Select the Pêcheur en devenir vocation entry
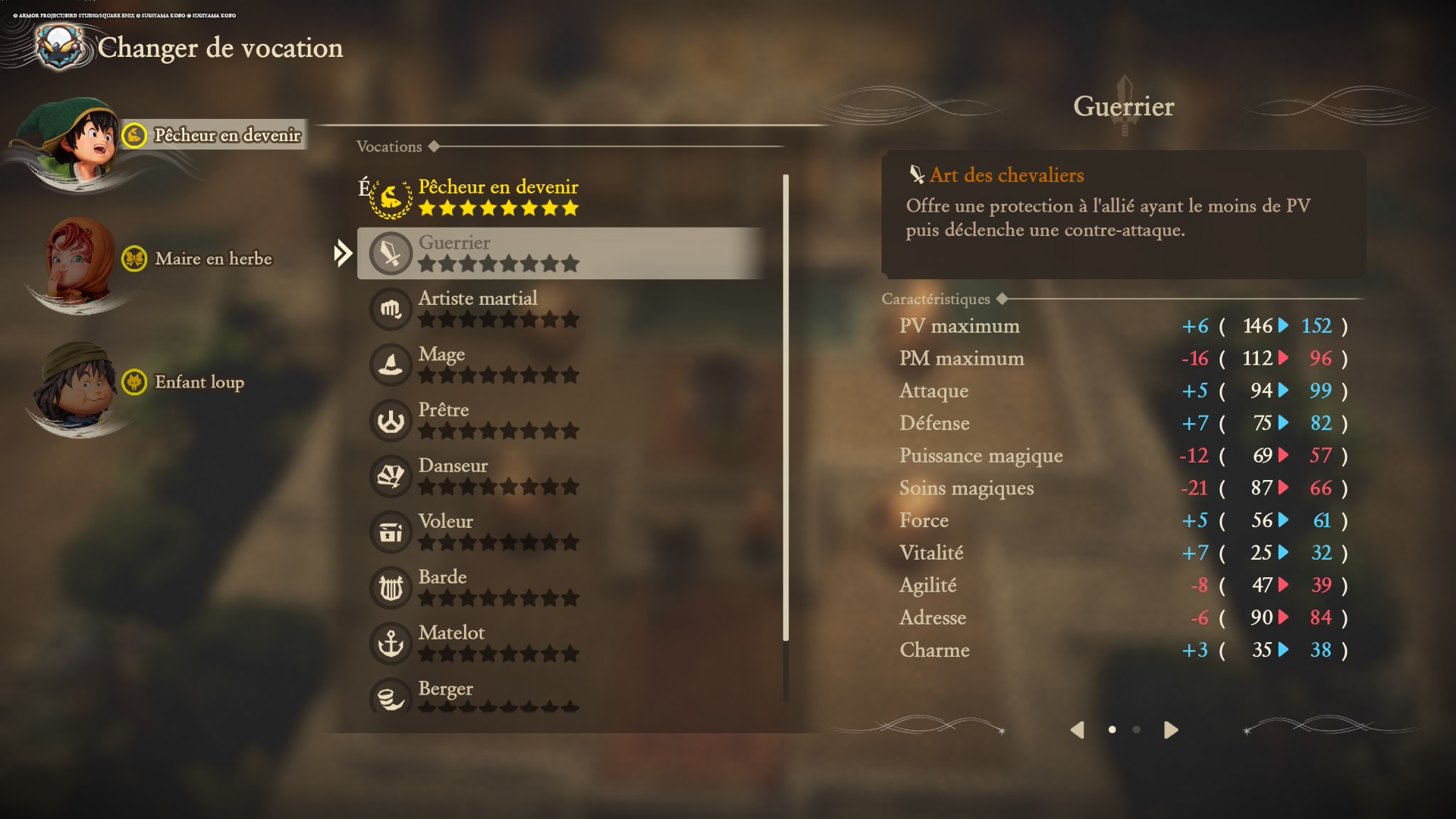 [x=497, y=197]
